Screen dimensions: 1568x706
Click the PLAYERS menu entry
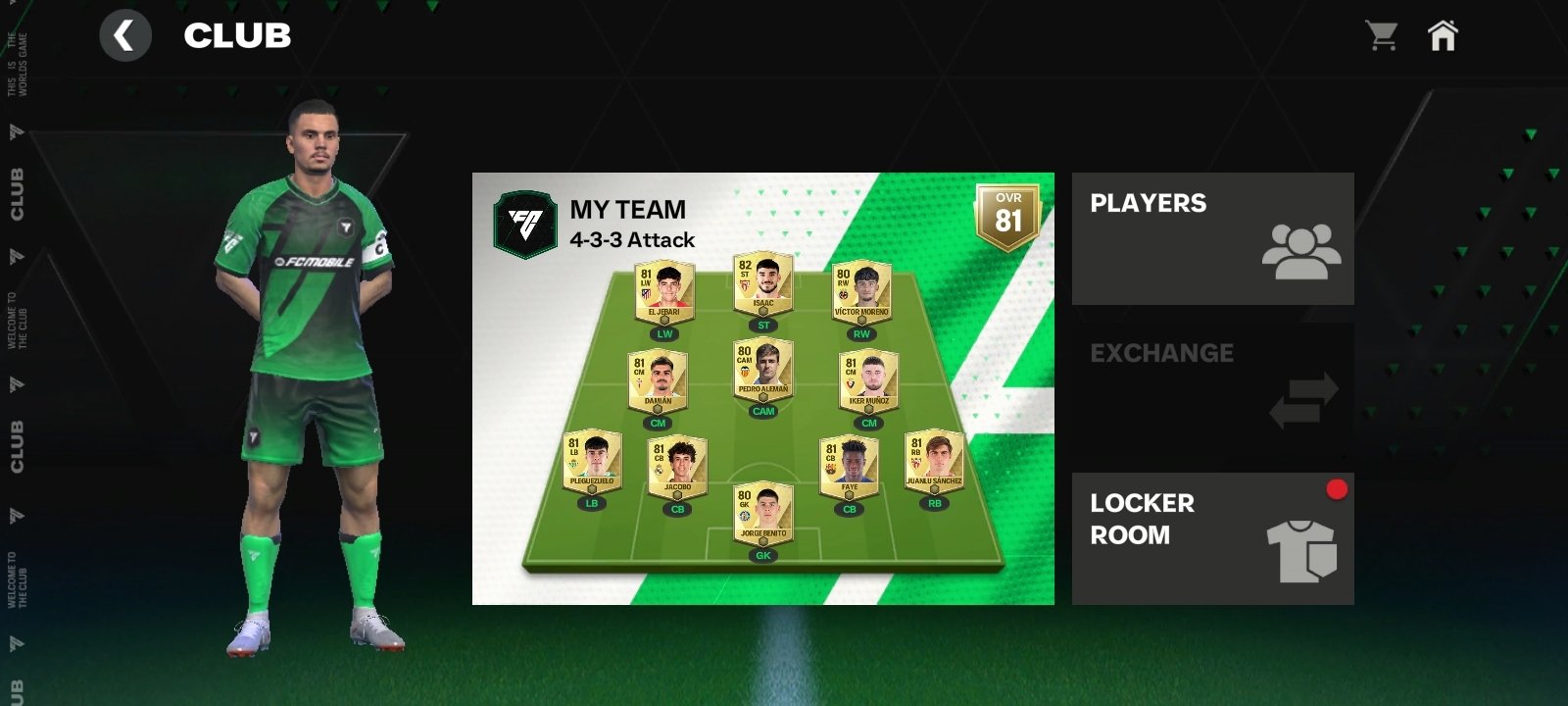point(1148,204)
